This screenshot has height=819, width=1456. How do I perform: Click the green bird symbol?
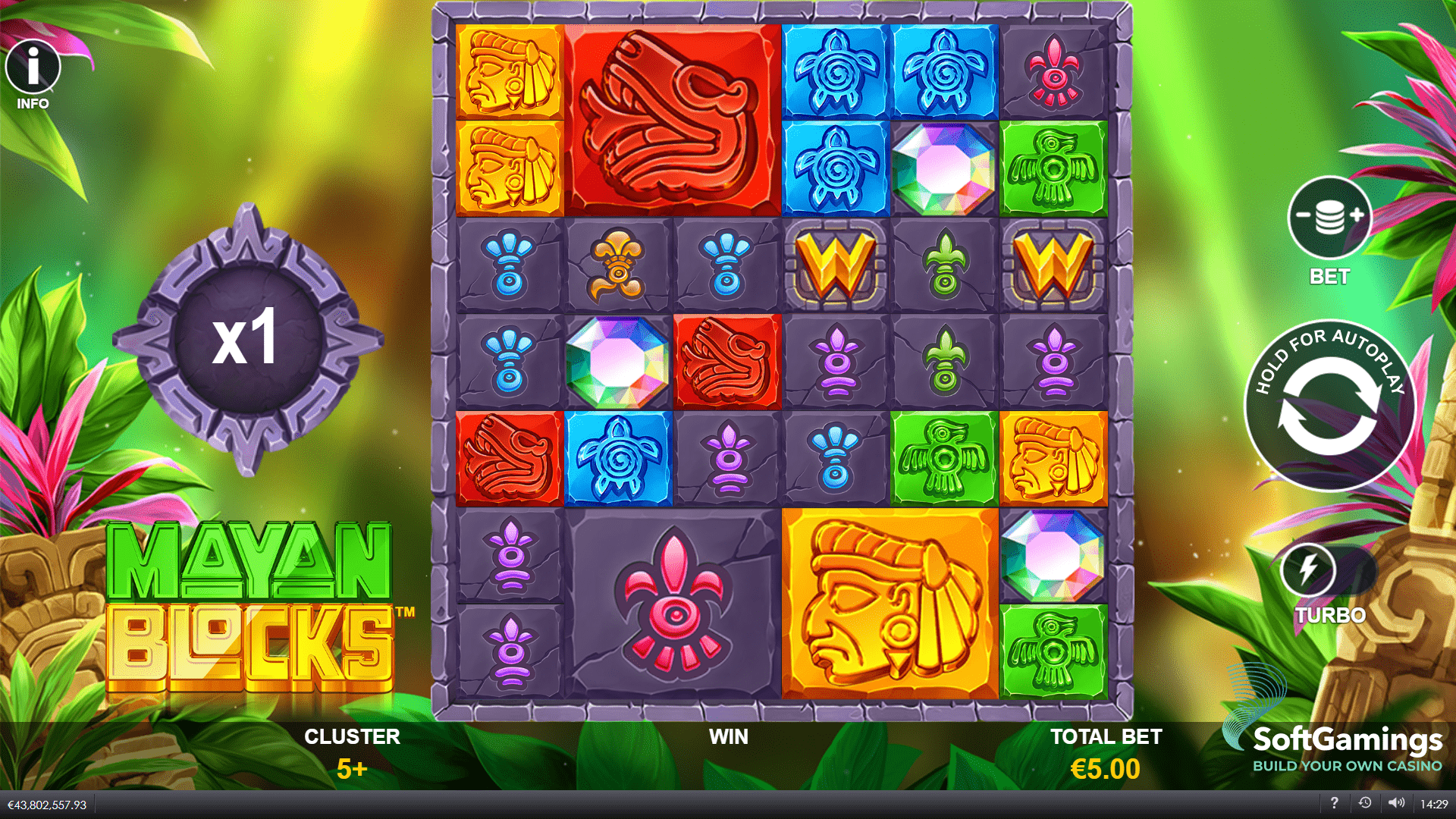pyautogui.click(x=1053, y=167)
